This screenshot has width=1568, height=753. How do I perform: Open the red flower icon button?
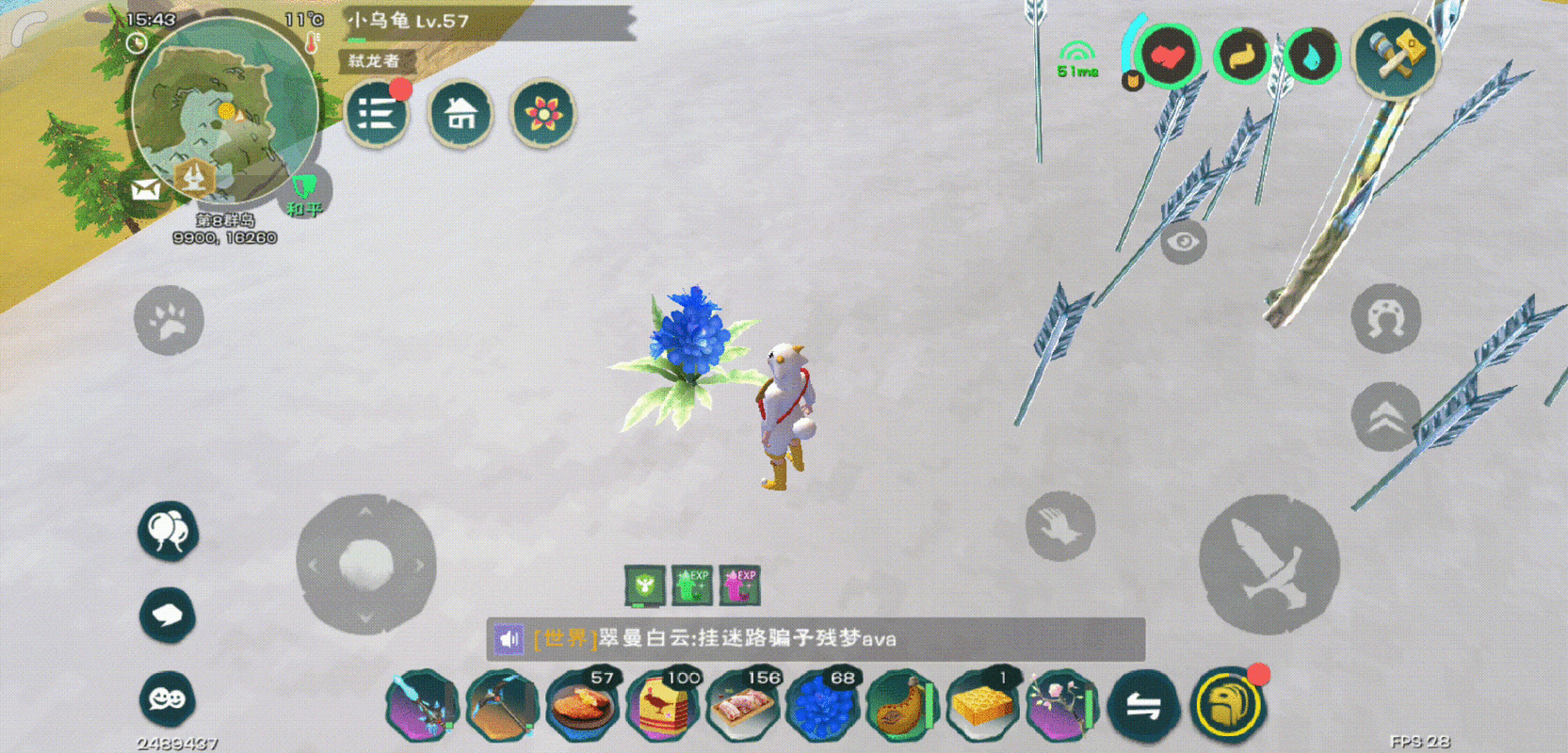(543, 115)
